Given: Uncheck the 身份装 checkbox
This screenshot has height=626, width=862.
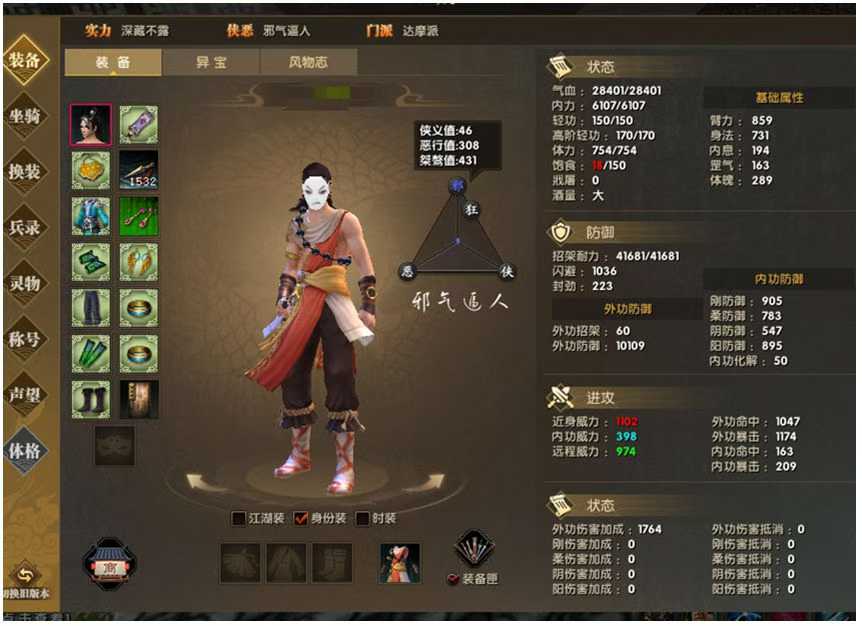Looking at the screenshot, I should (x=301, y=518).
